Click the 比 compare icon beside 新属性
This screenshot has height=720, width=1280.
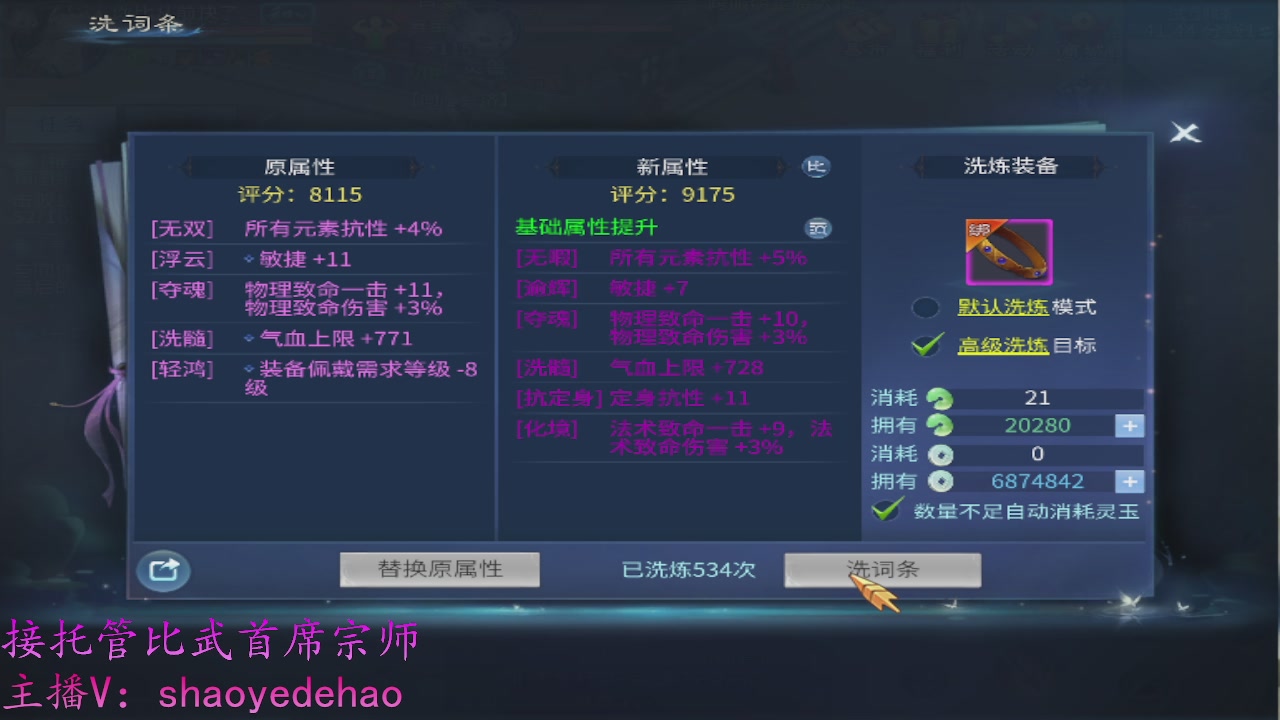[817, 166]
